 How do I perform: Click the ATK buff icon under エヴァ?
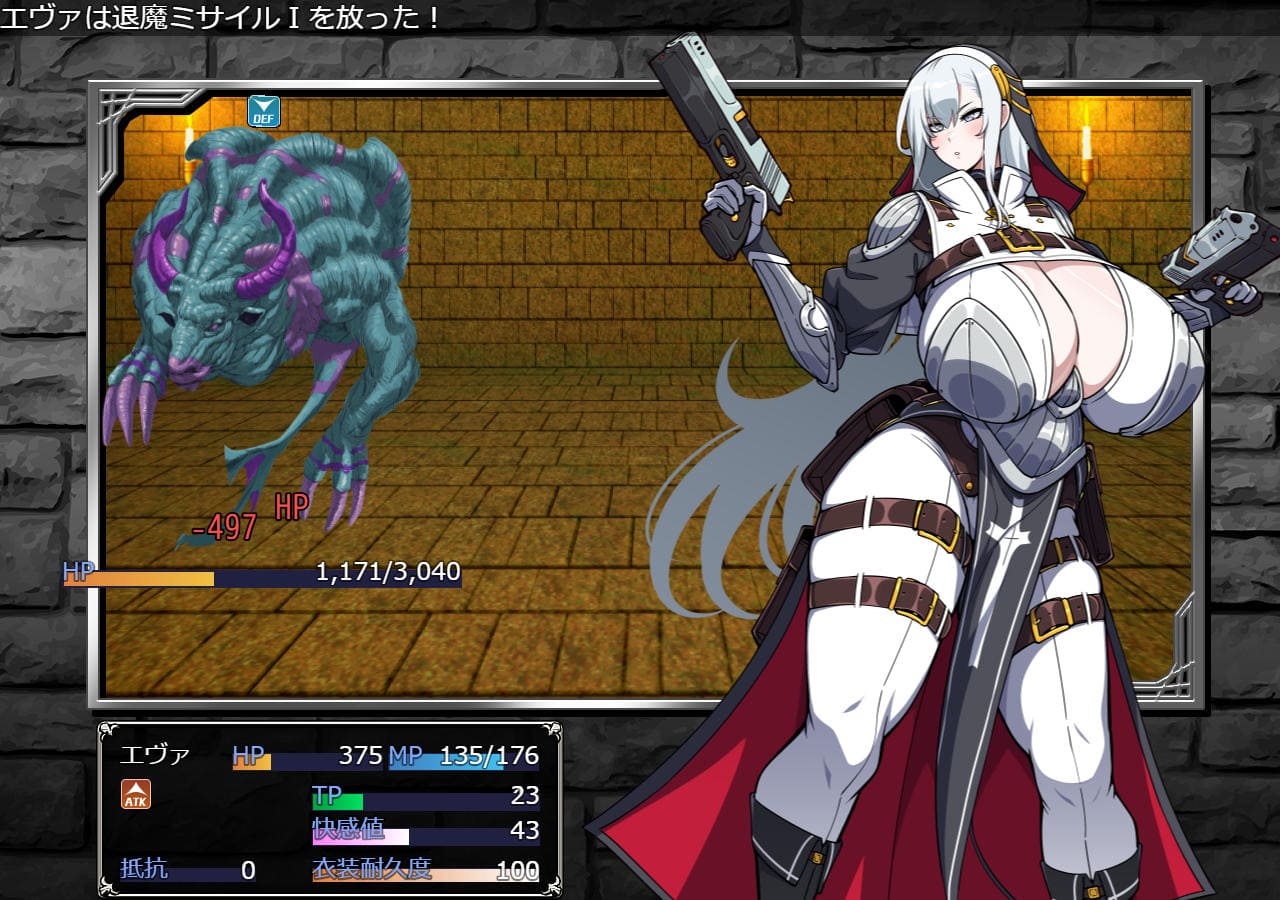click(x=136, y=794)
